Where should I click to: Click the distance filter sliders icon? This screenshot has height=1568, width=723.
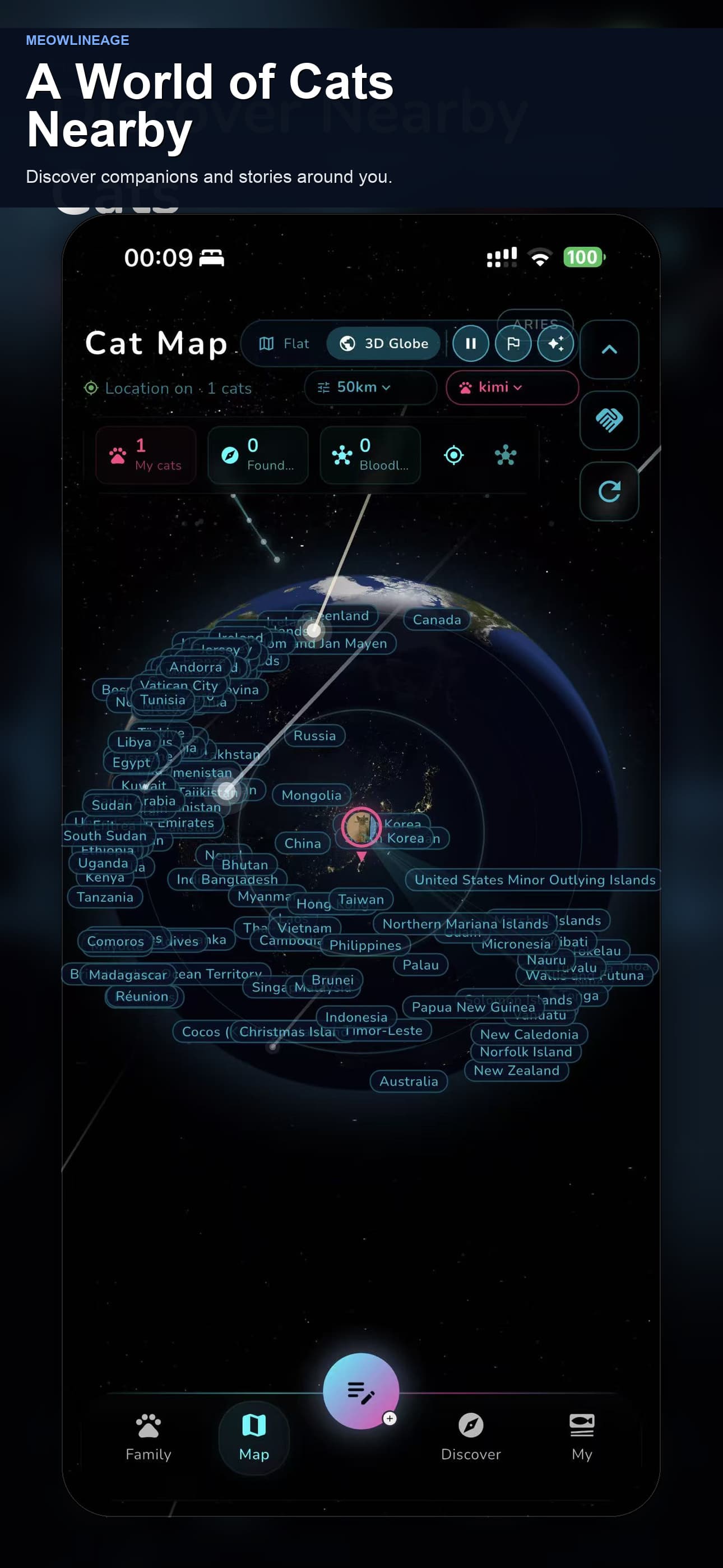pyautogui.click(x=323, y=388)
